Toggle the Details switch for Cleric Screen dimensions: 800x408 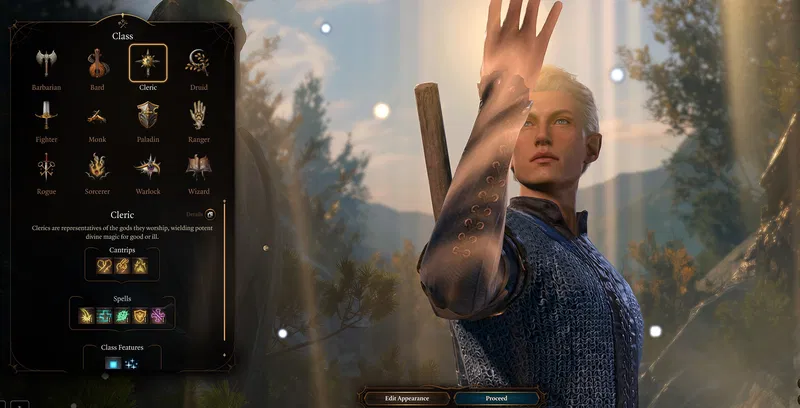tap(209, 214)
